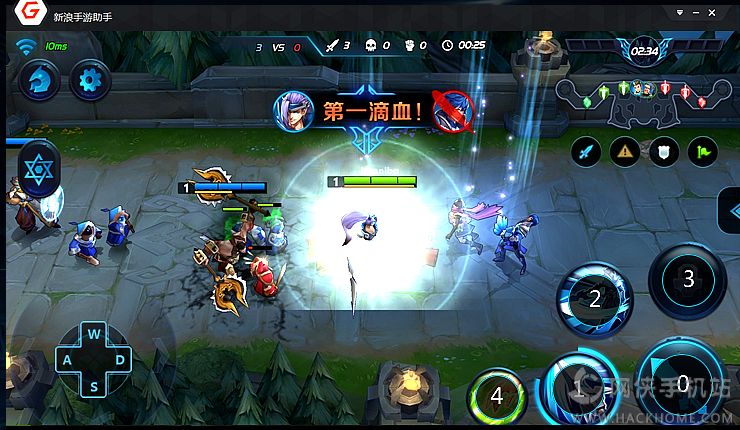Viewport: 740px width, 430px height.
Task: Expand the side panel arrow tab
Action: (x=729, y=212)
